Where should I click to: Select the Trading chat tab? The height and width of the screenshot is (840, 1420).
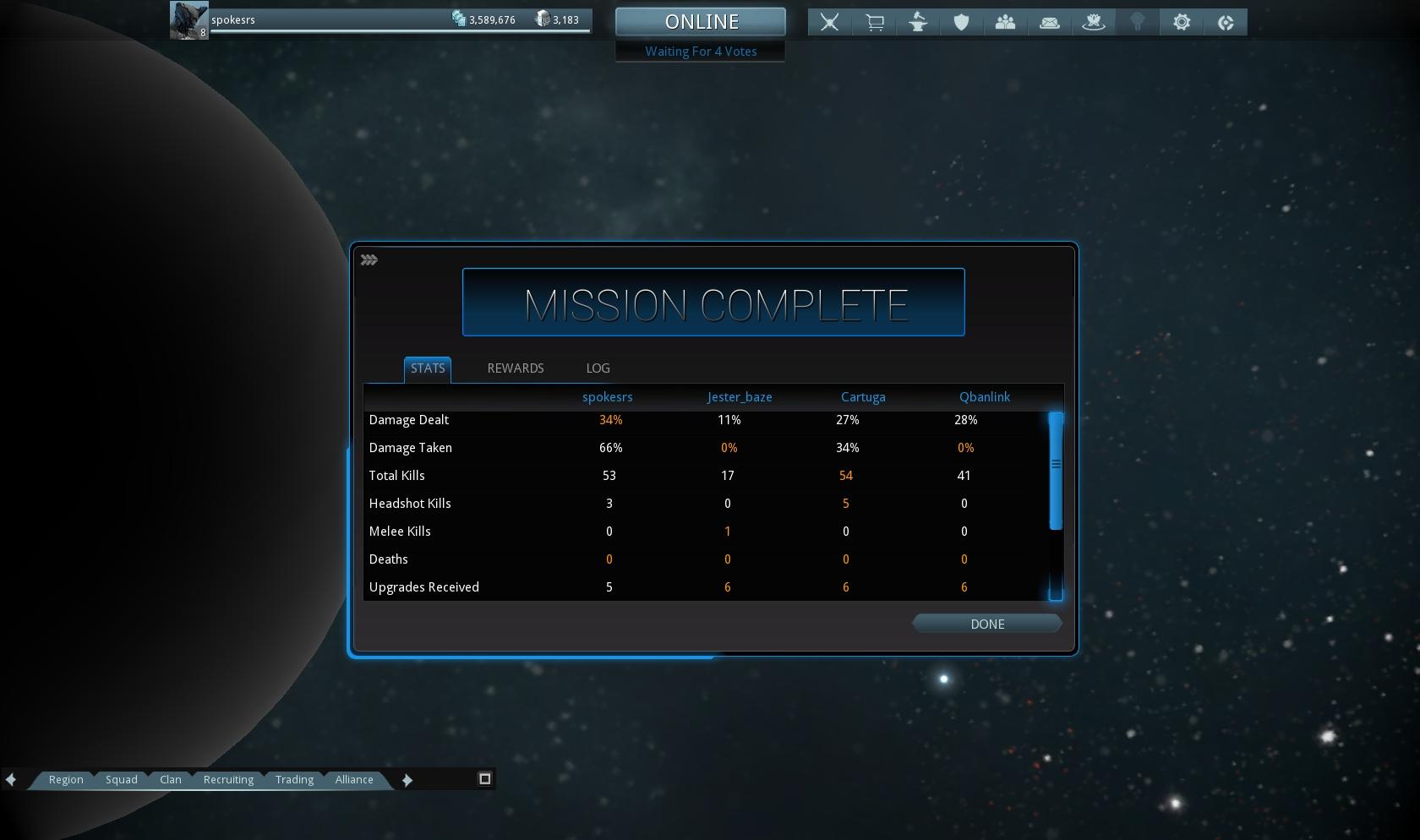[294, 779]
